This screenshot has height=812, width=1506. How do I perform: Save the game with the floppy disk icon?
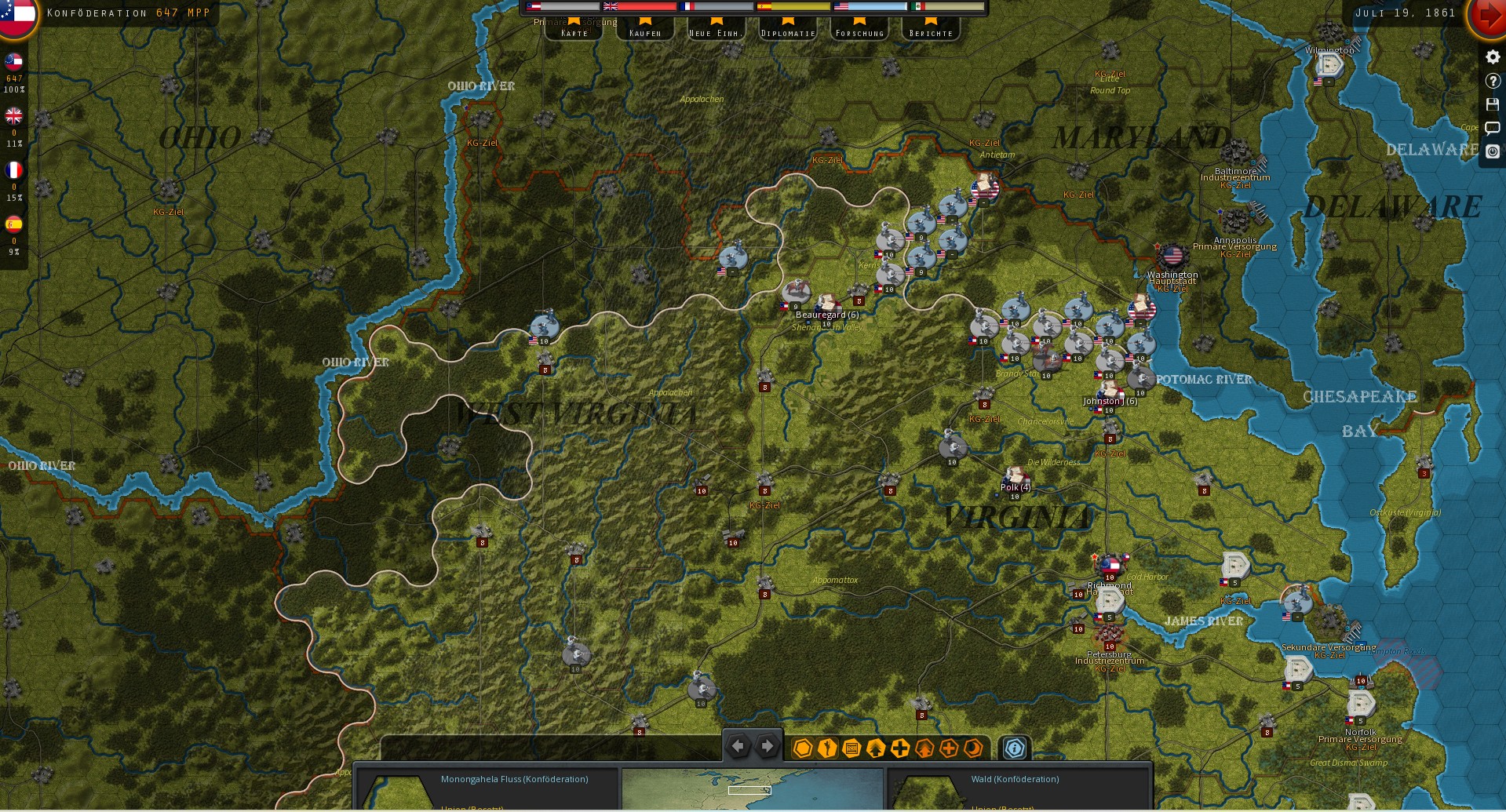(x=1492, y=104)
